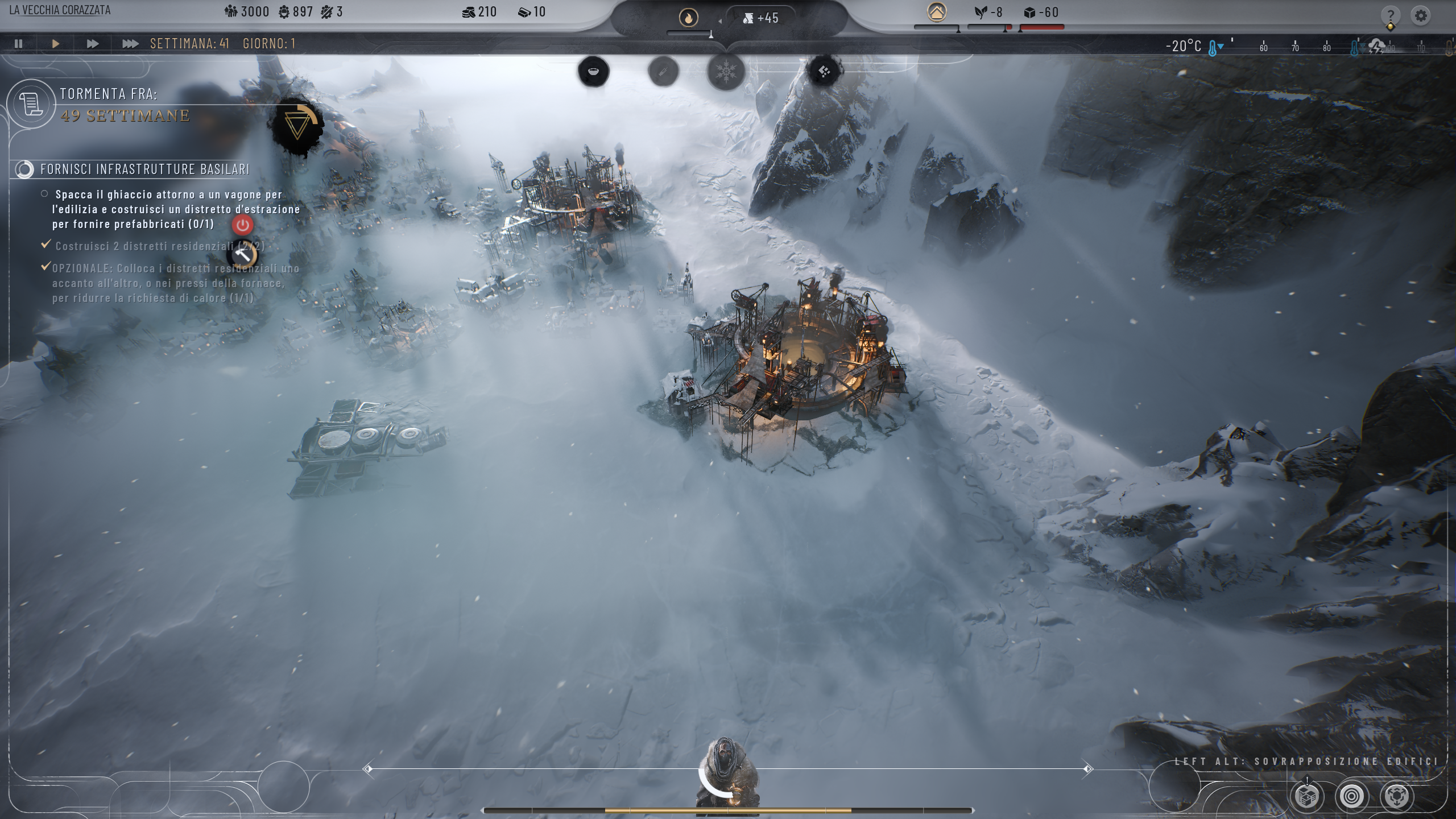This screenshot has width=1456, height=819.
Task: Click the dark squares emblem icon
Action: point(824,72)
